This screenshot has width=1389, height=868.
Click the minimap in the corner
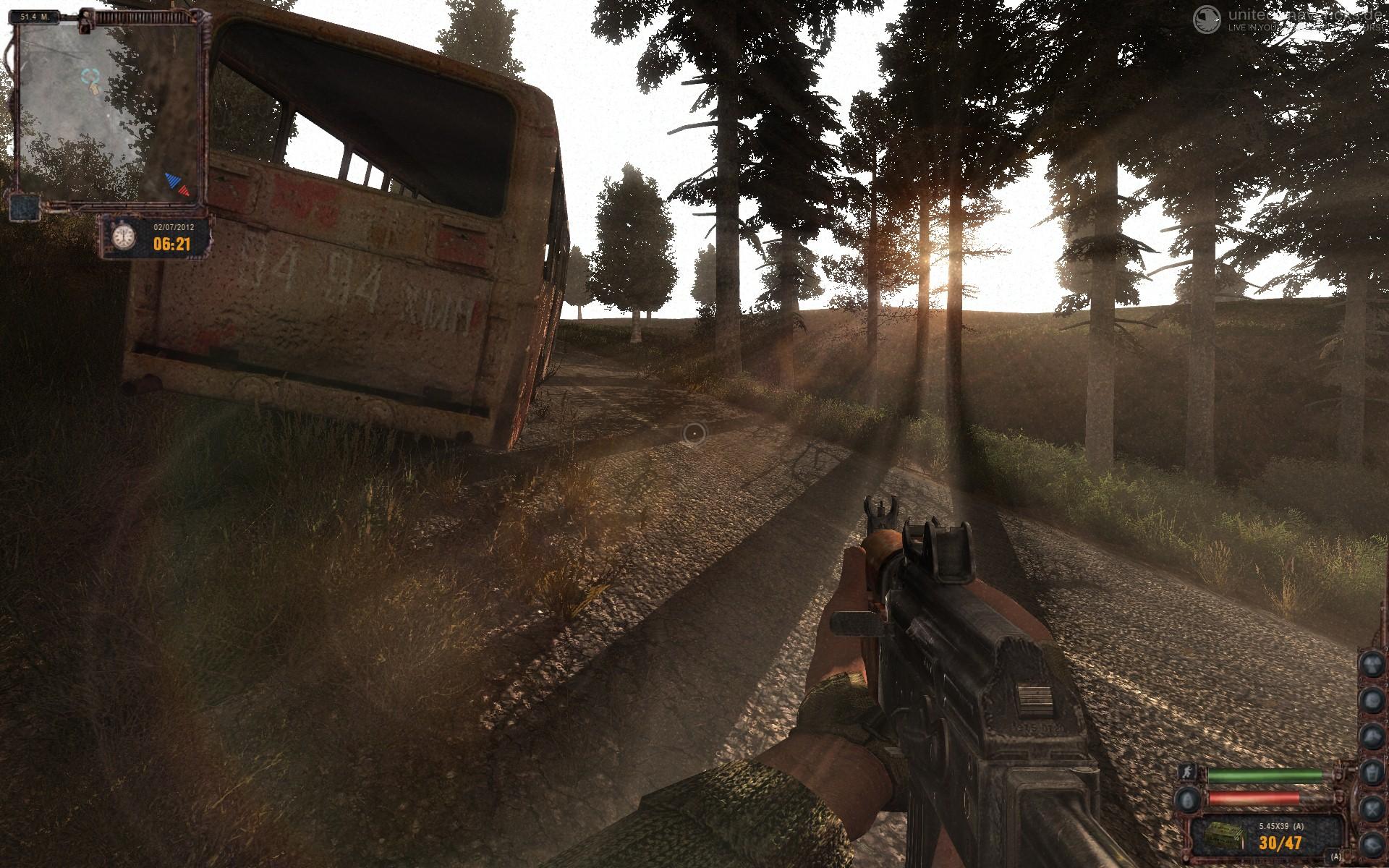pyautogui.click(x=107, y=109)
